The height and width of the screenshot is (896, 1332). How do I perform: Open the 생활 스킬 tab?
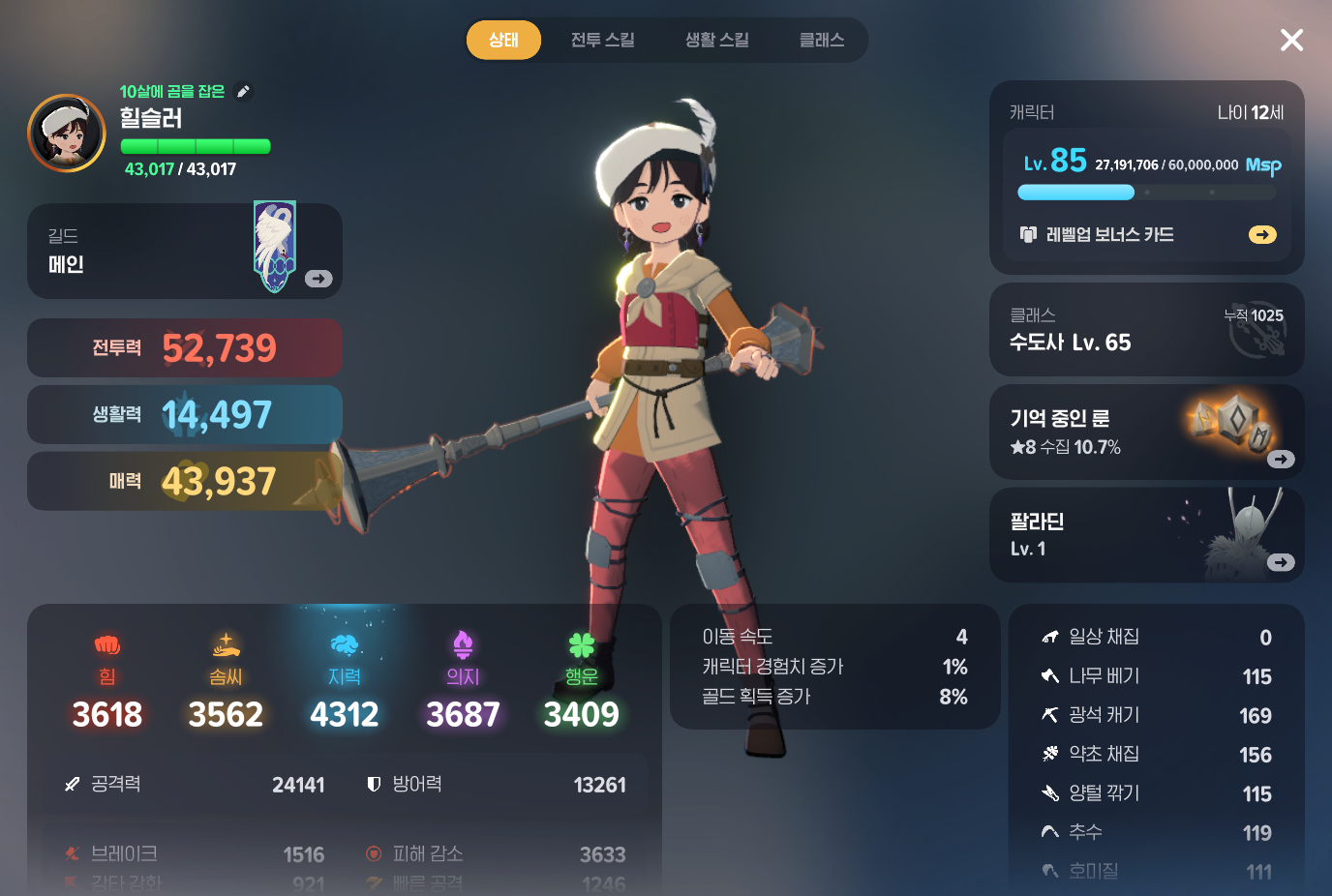tap(716, 40)
